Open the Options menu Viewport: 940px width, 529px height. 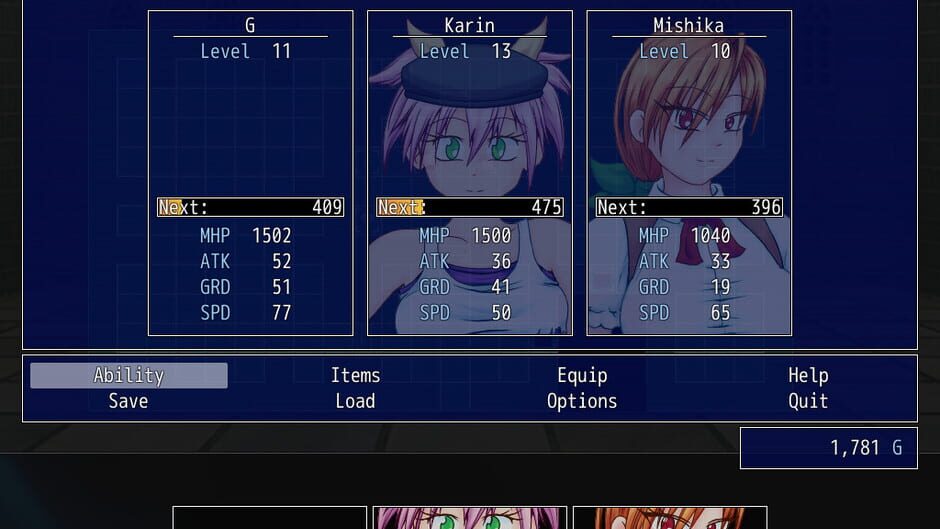coord(582,401)
